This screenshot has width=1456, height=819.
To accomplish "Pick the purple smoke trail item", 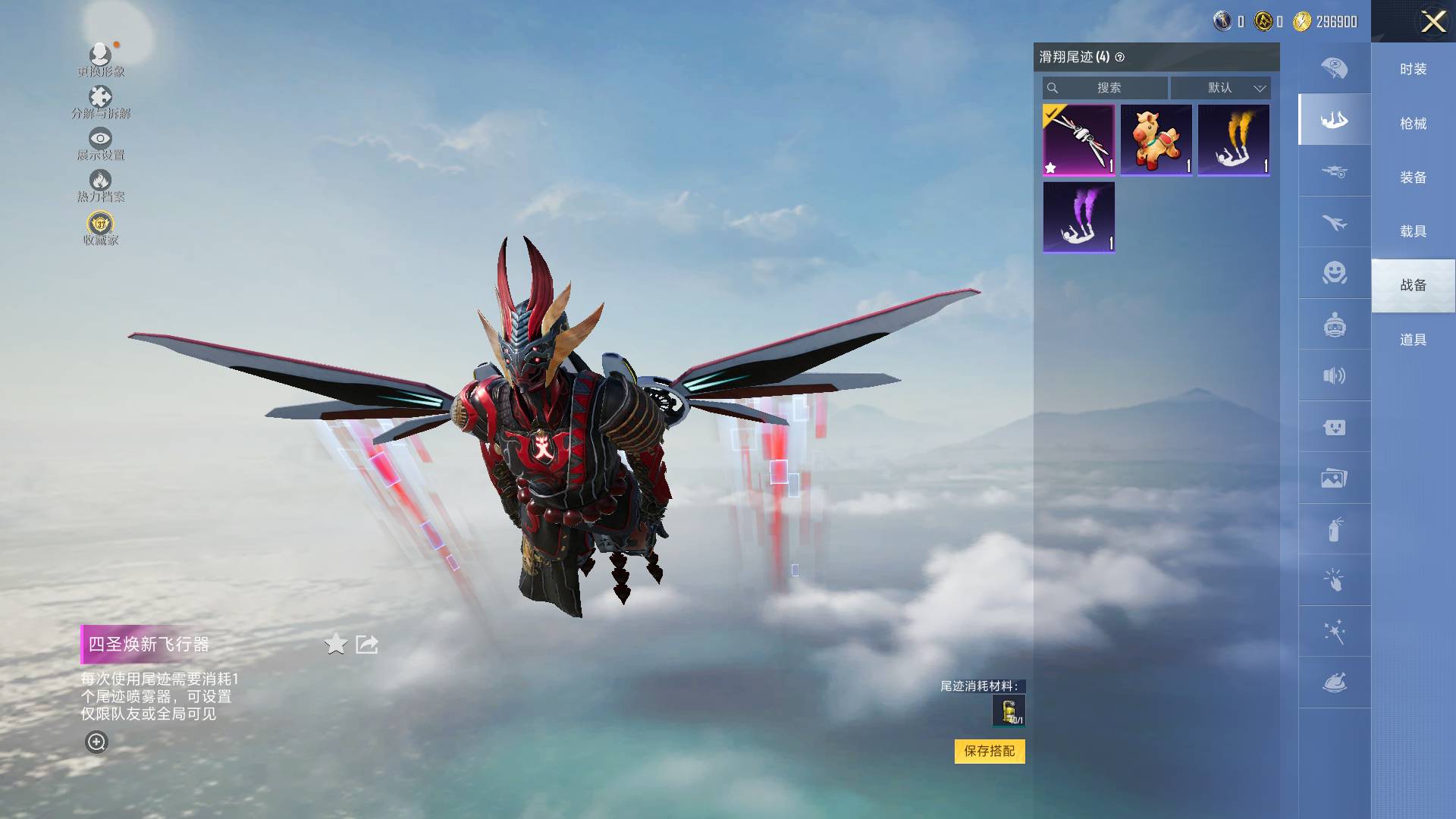I will [1078, 217].
